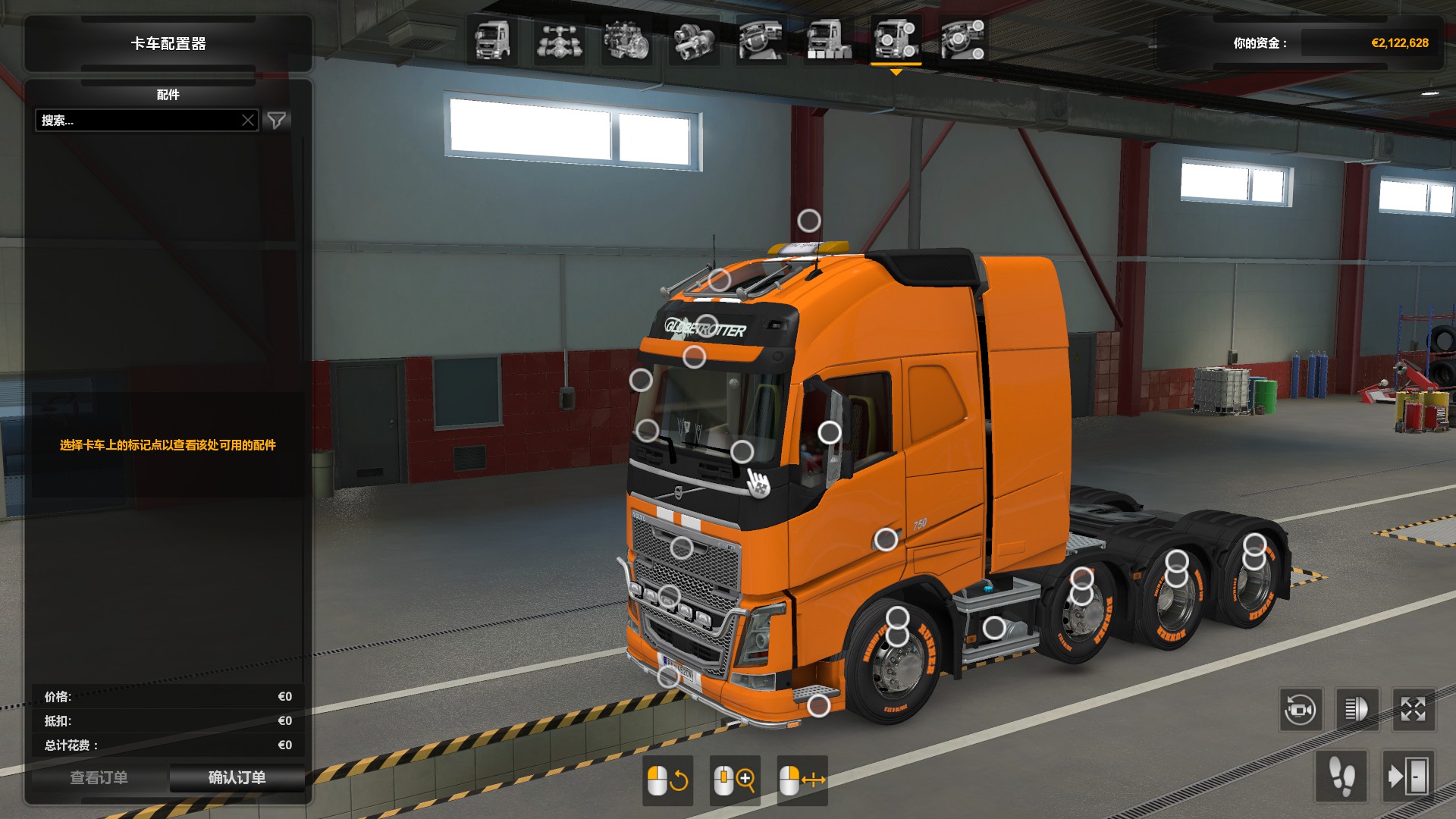Hide the interface with the expand-arrows button
Screen dimensions: 1456x819
[x=1413, y=711]
